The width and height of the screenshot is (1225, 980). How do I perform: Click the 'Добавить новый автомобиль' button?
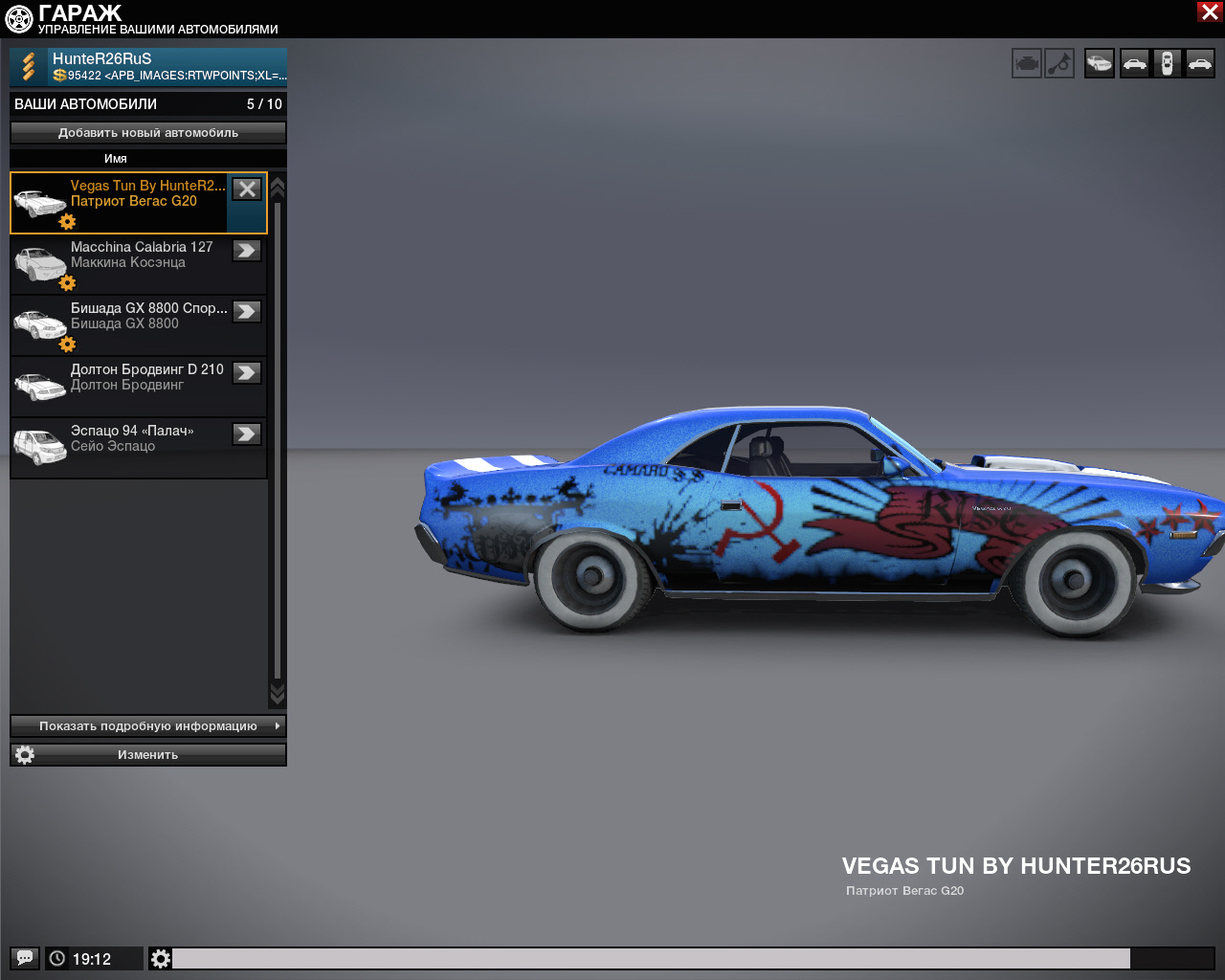(x=148, y=133)
